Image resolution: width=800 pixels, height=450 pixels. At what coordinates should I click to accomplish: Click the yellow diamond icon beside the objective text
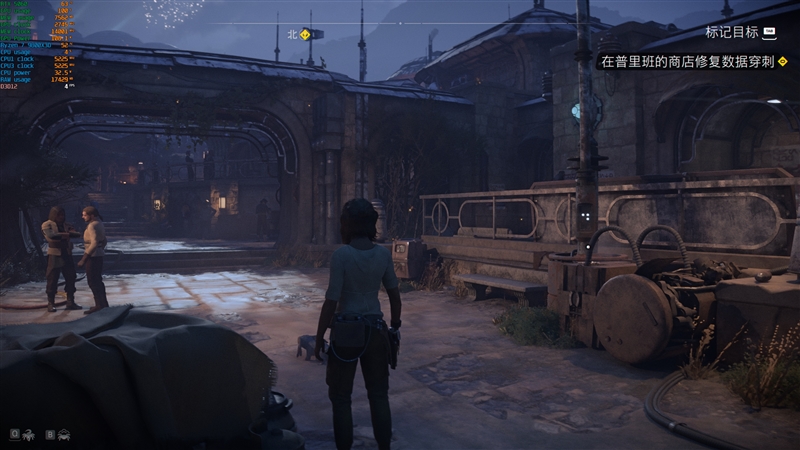click(x=782, y=61)
